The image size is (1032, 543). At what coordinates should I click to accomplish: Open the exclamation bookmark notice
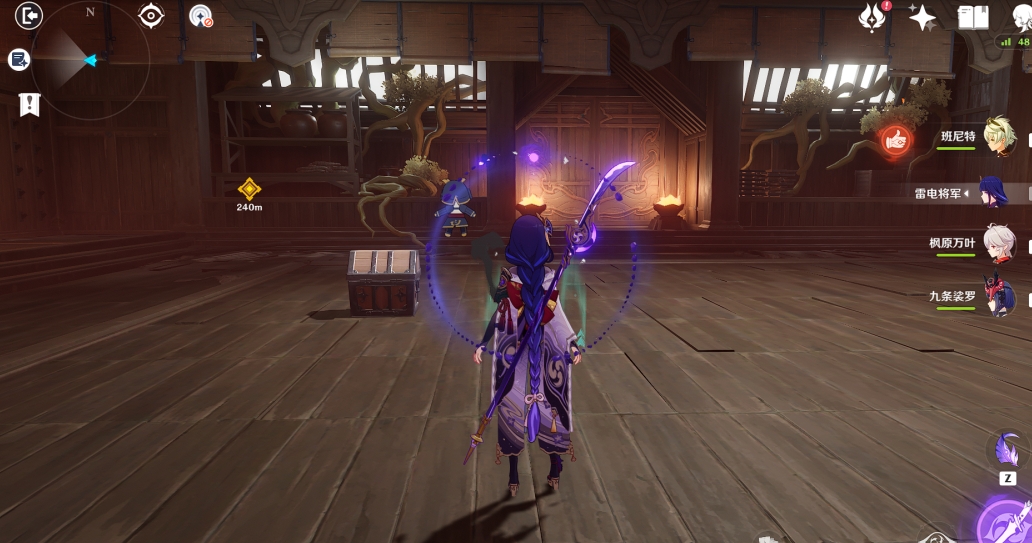click(29, 103)
